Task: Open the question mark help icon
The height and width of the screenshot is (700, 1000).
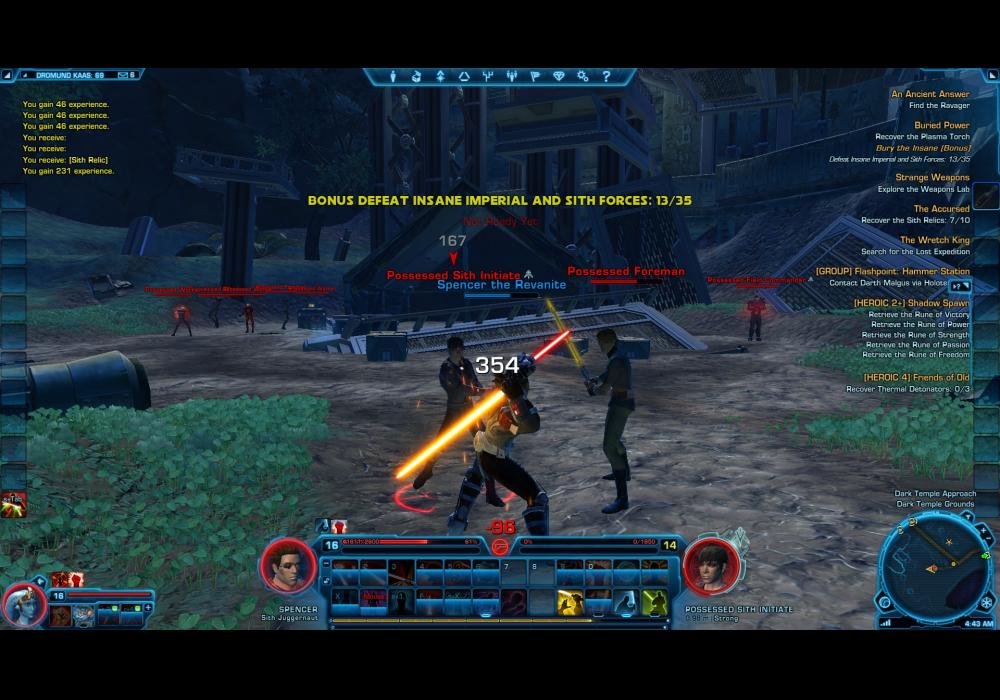Action: [x=606, y=76]
